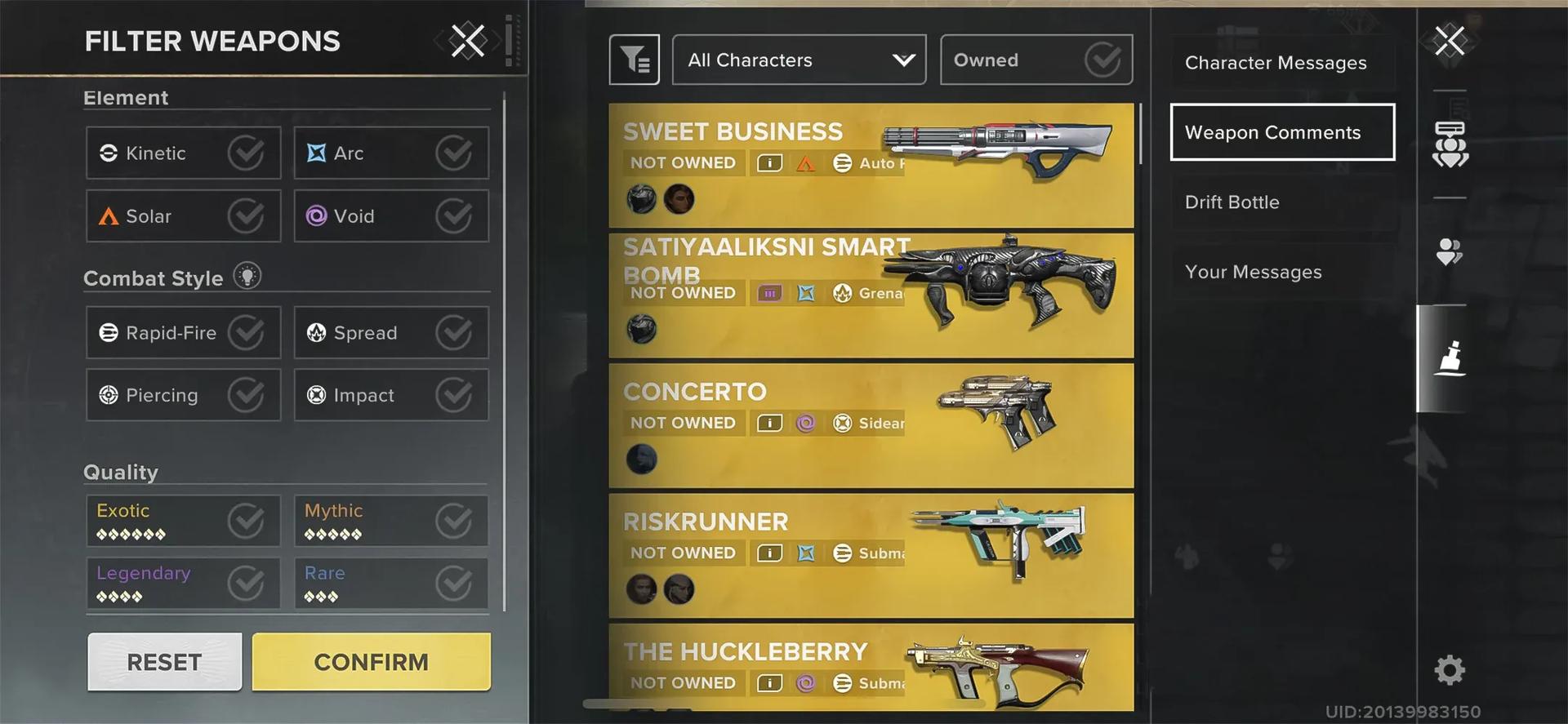Select the Arc element icon
This screenshot has width=1568, height=724.
click(x=314, y=153)
